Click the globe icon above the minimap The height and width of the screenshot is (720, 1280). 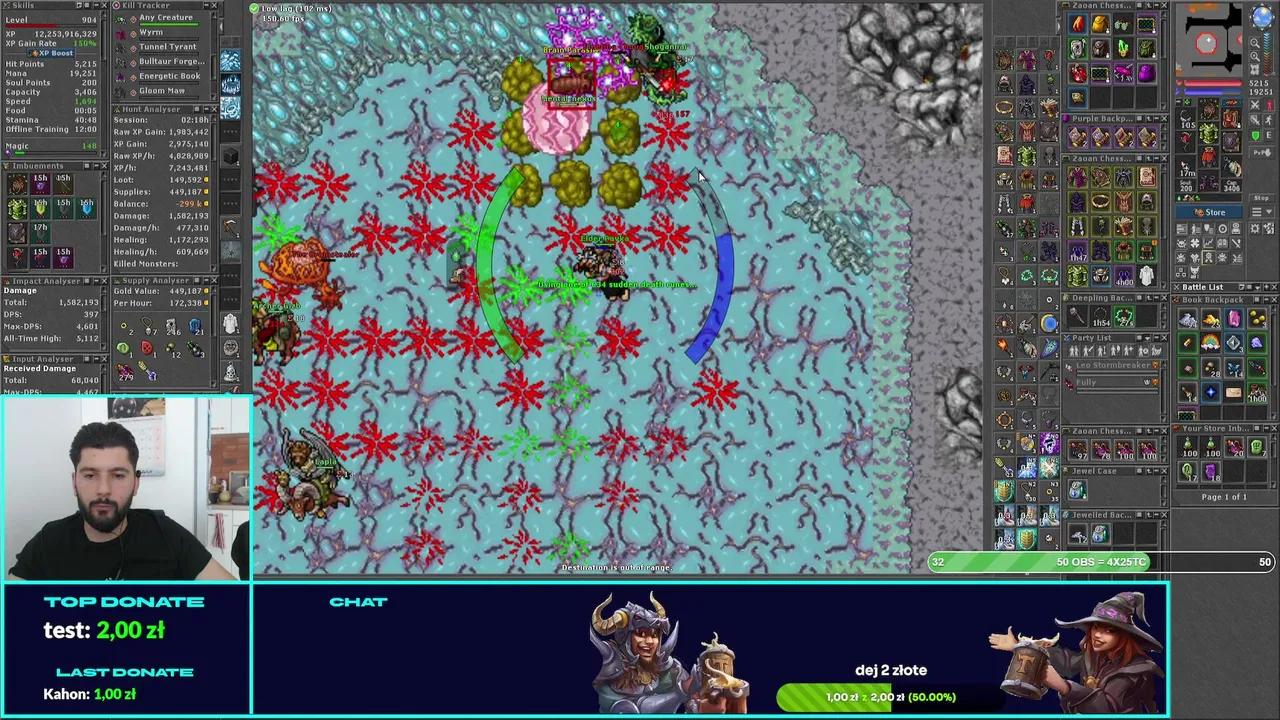coord(1261,15)
